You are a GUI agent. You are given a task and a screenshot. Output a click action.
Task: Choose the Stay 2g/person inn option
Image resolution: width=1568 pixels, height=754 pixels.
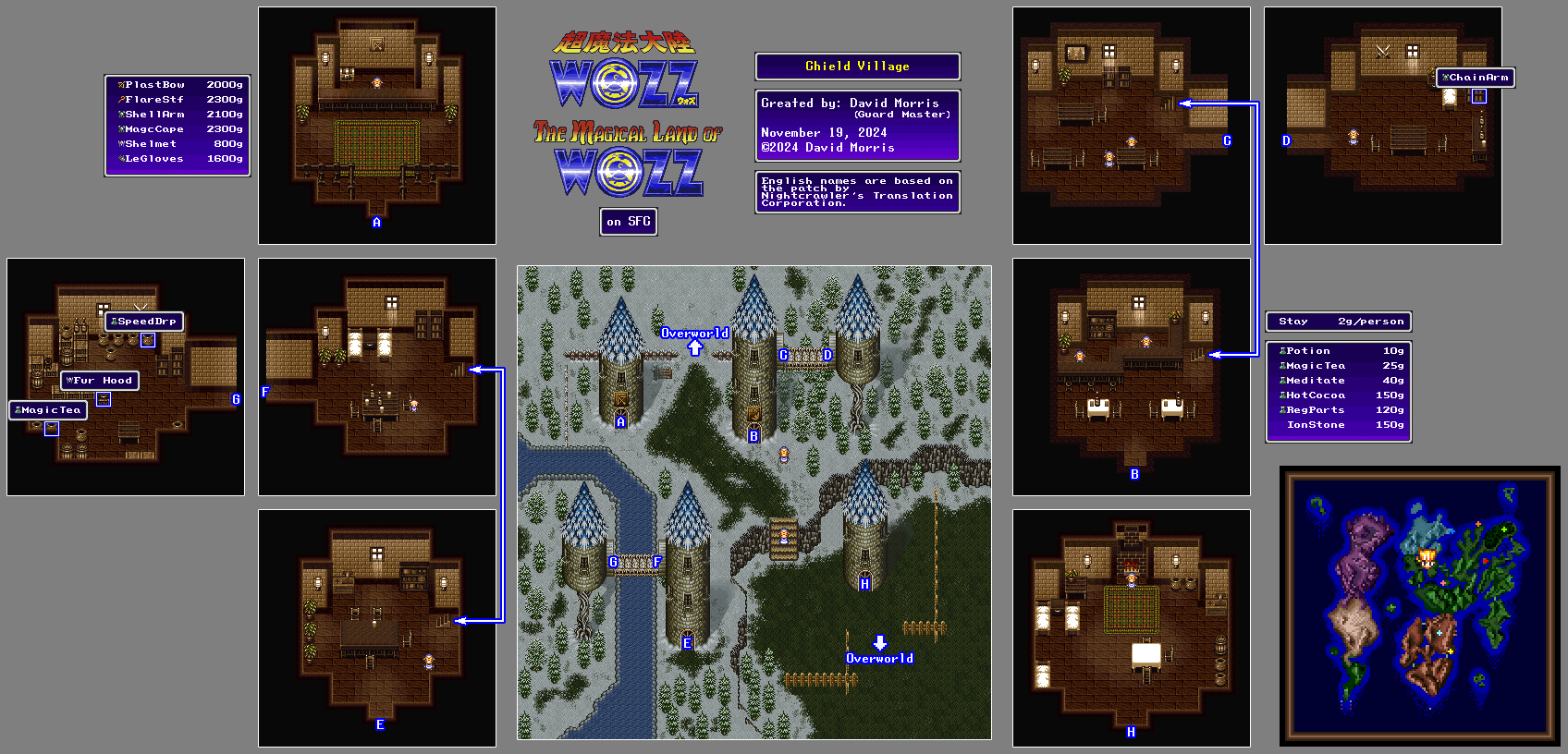point(1338,322)
